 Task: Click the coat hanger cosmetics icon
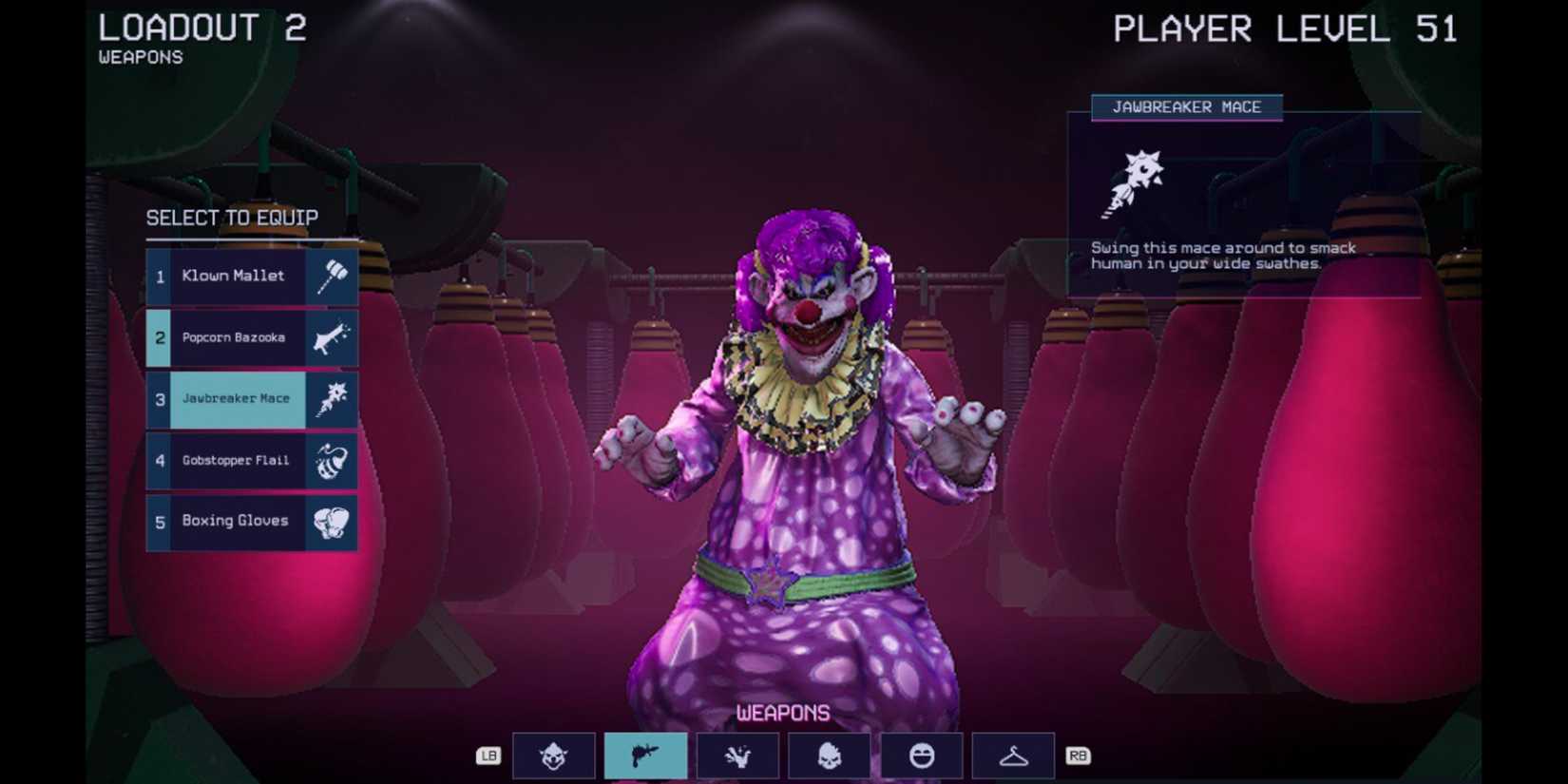pyautogui.click(x=1013, y=755)
